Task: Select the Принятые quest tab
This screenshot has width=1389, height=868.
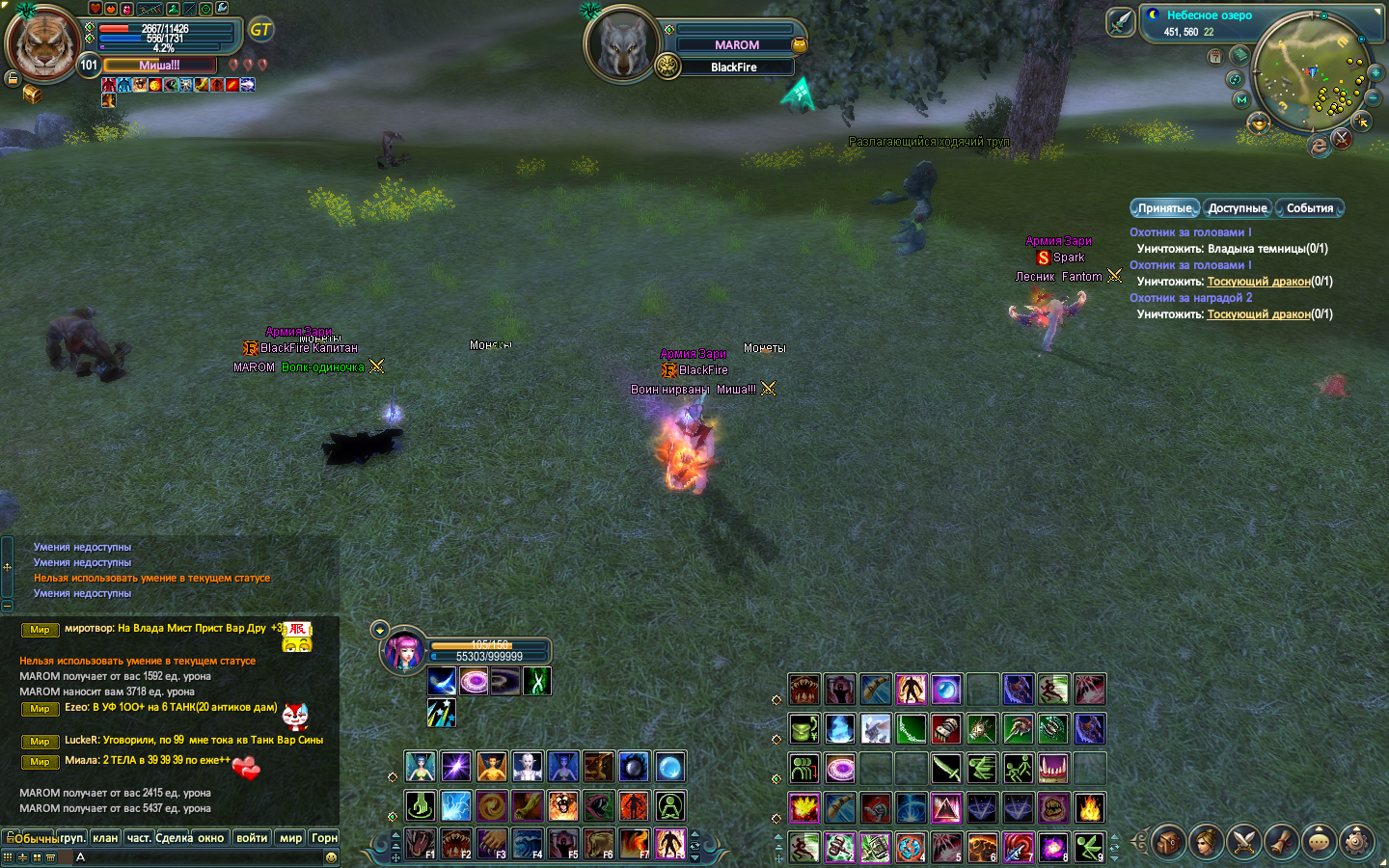Action: [1164, 208]
